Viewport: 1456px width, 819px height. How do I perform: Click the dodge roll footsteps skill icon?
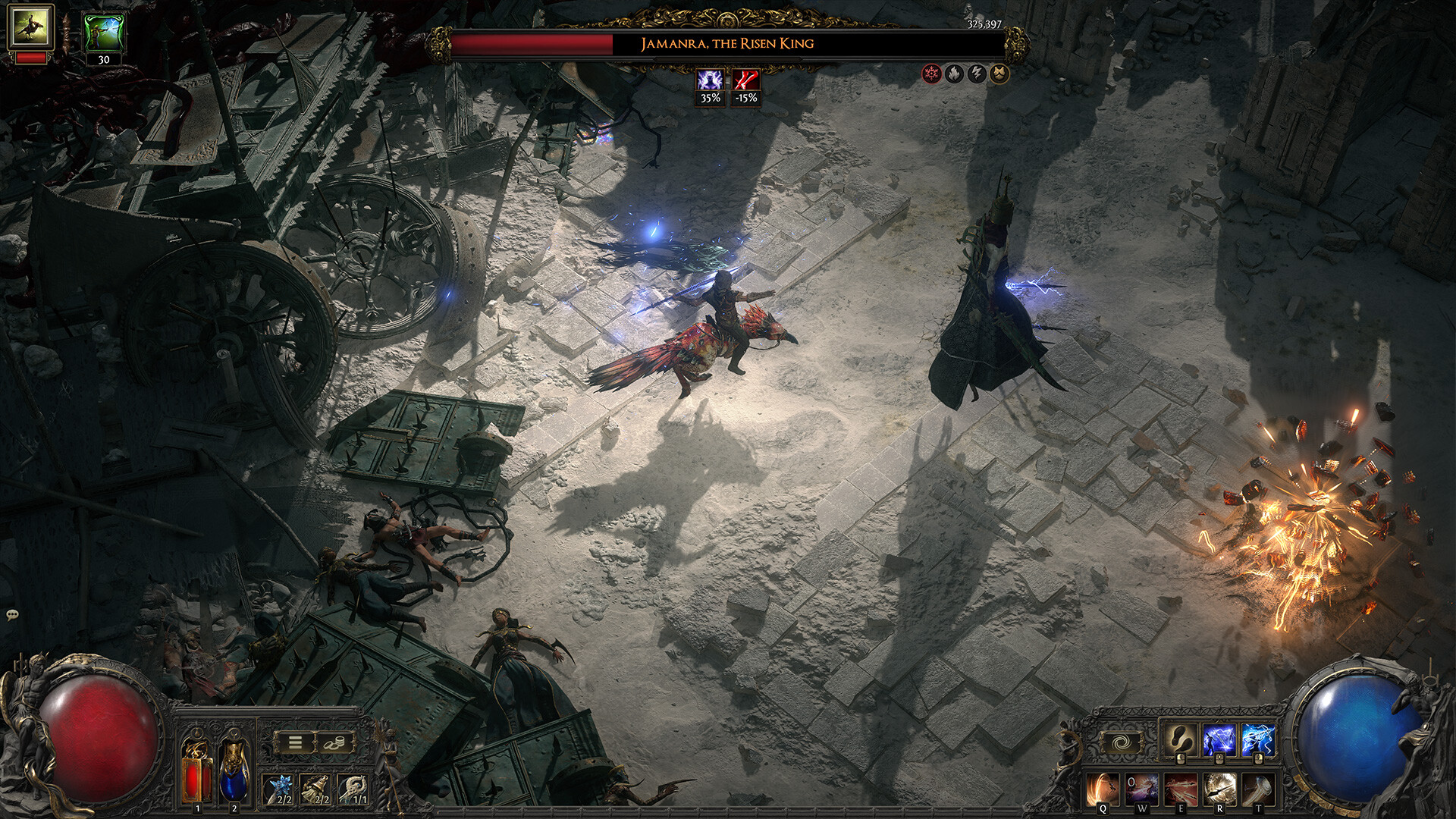tap(1180, 740)
